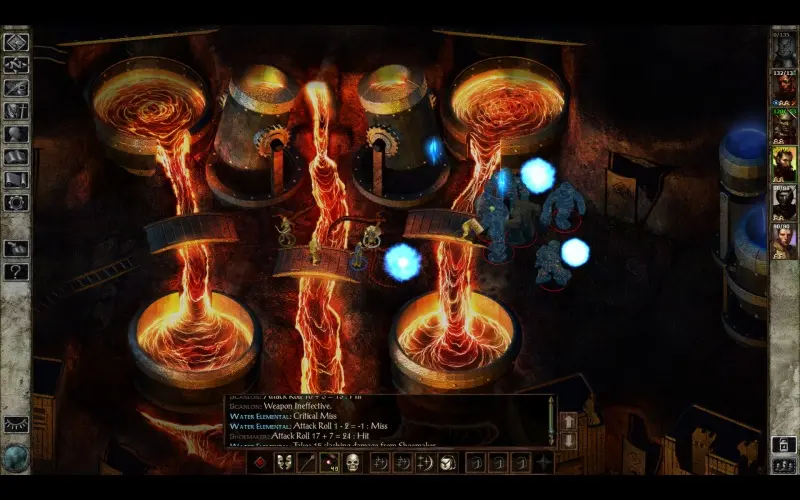Click the return-to-game button atop the left sidebar
This screenshot has height=500, width=800.
16,42
